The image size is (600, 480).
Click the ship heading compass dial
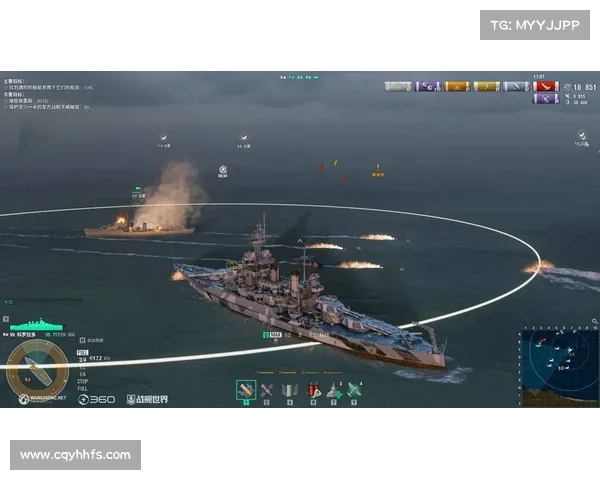pyautogui.click(x=37, y=369)
